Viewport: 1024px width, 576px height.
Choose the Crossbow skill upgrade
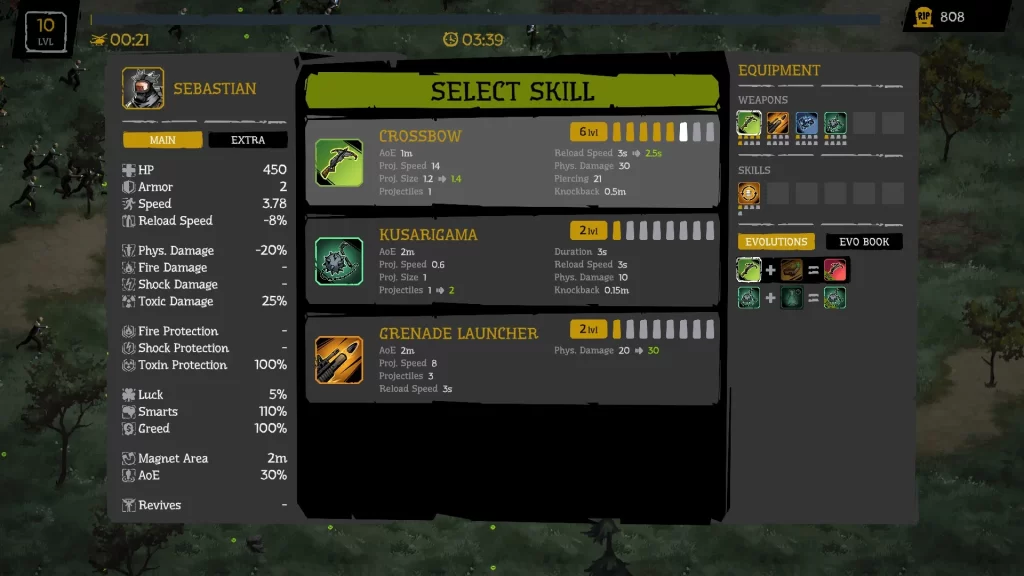[511, 162]
